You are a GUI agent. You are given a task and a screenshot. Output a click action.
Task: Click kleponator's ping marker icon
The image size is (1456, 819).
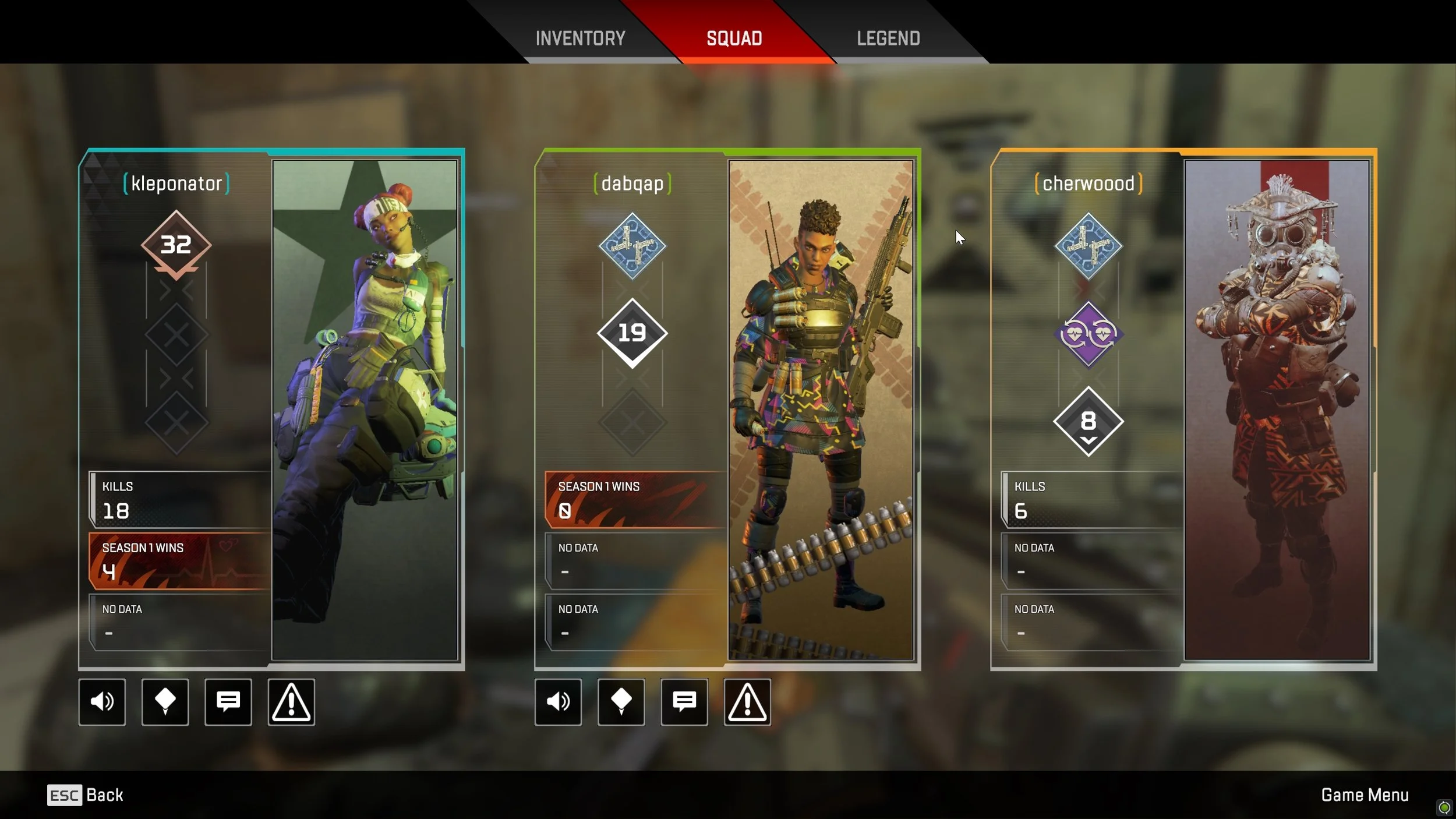[165, 702]
